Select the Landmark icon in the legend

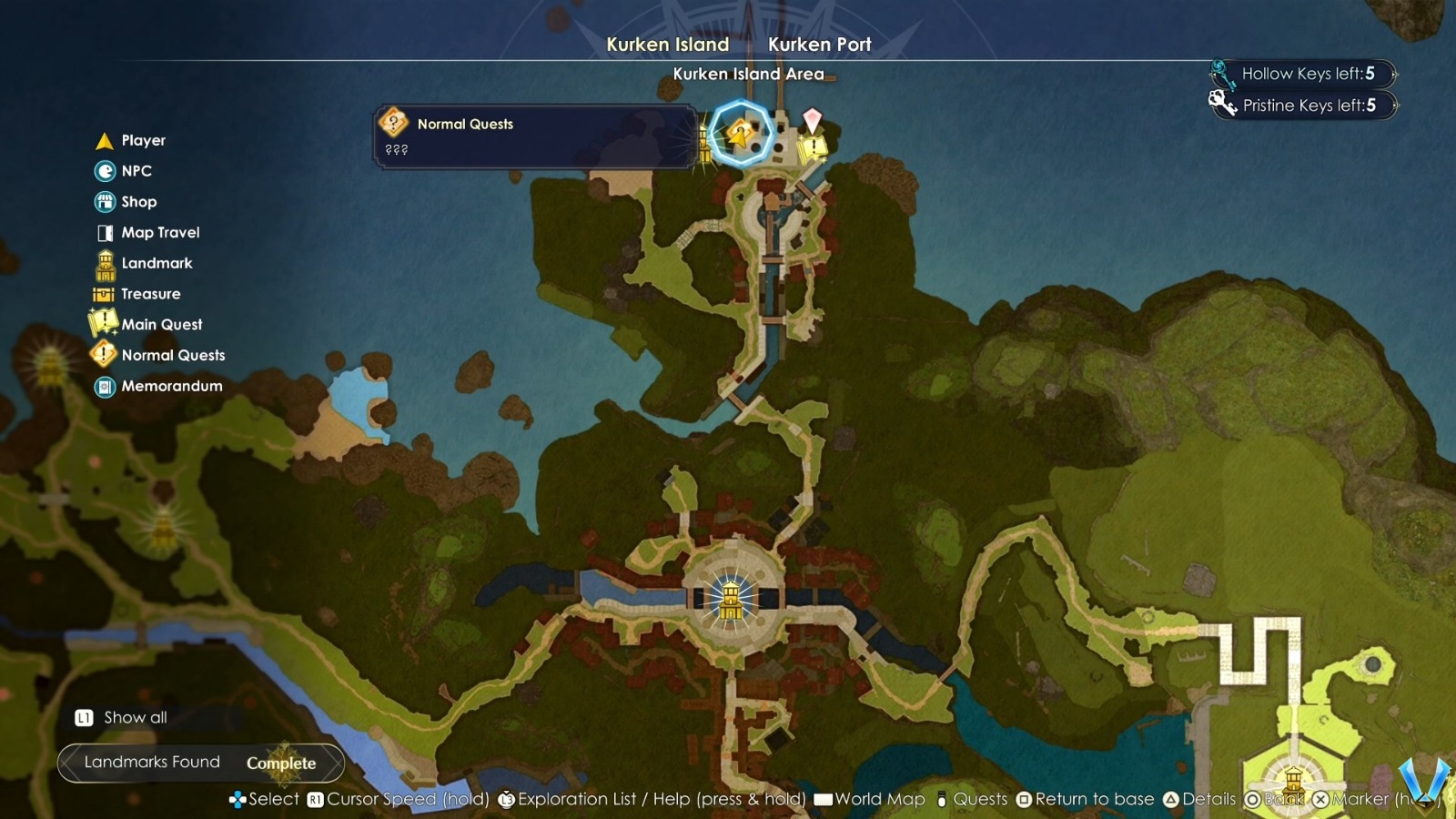point(104,263)
